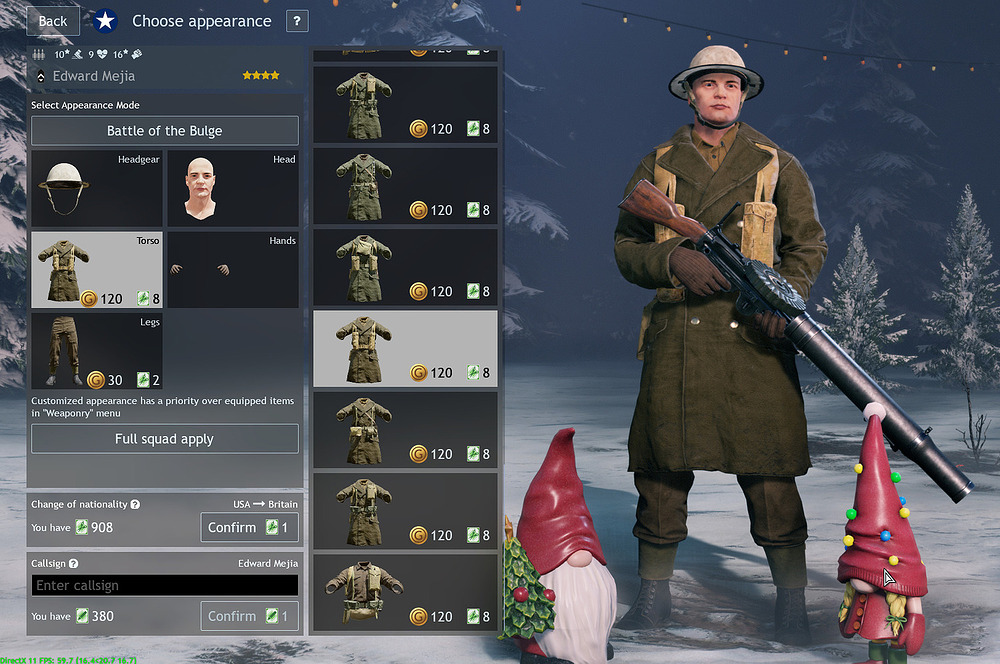Select the Hands appearance slot
The height and width of the screenshot is (664, 1000).
click(232, 270)
